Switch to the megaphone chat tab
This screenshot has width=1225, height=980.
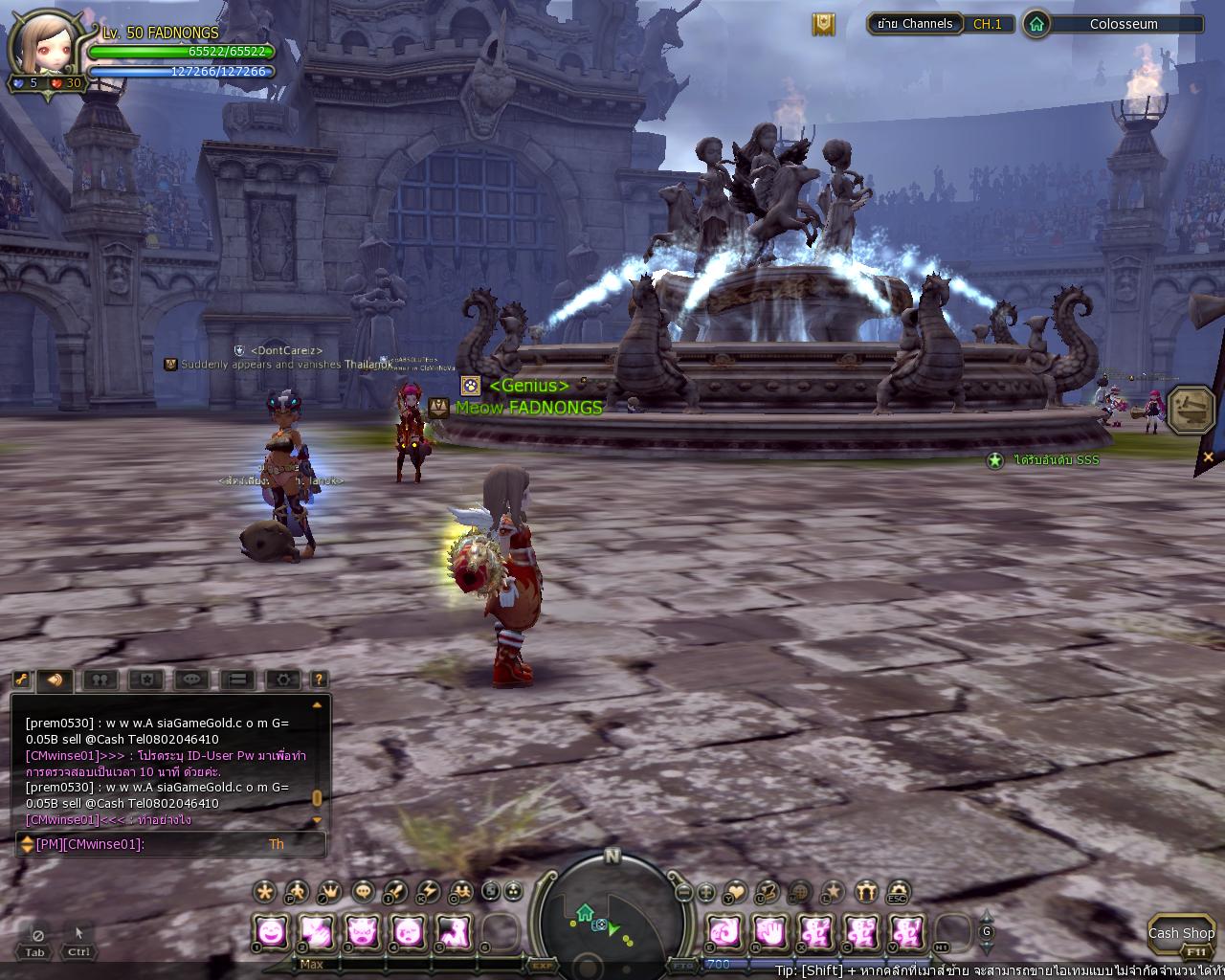pos(56,679)
